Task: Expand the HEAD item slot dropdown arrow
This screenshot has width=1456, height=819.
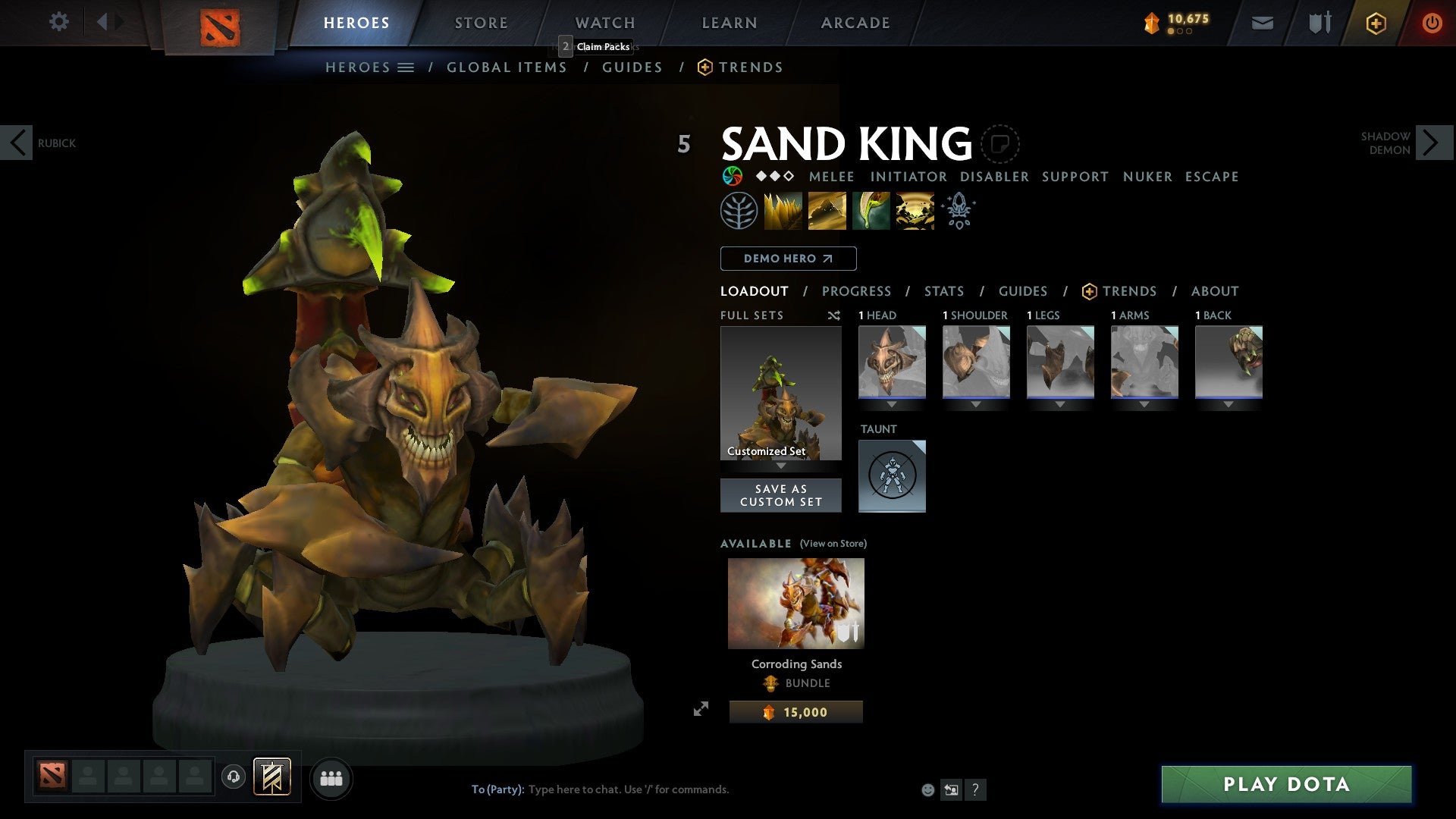Action: (x=892, y=404)
